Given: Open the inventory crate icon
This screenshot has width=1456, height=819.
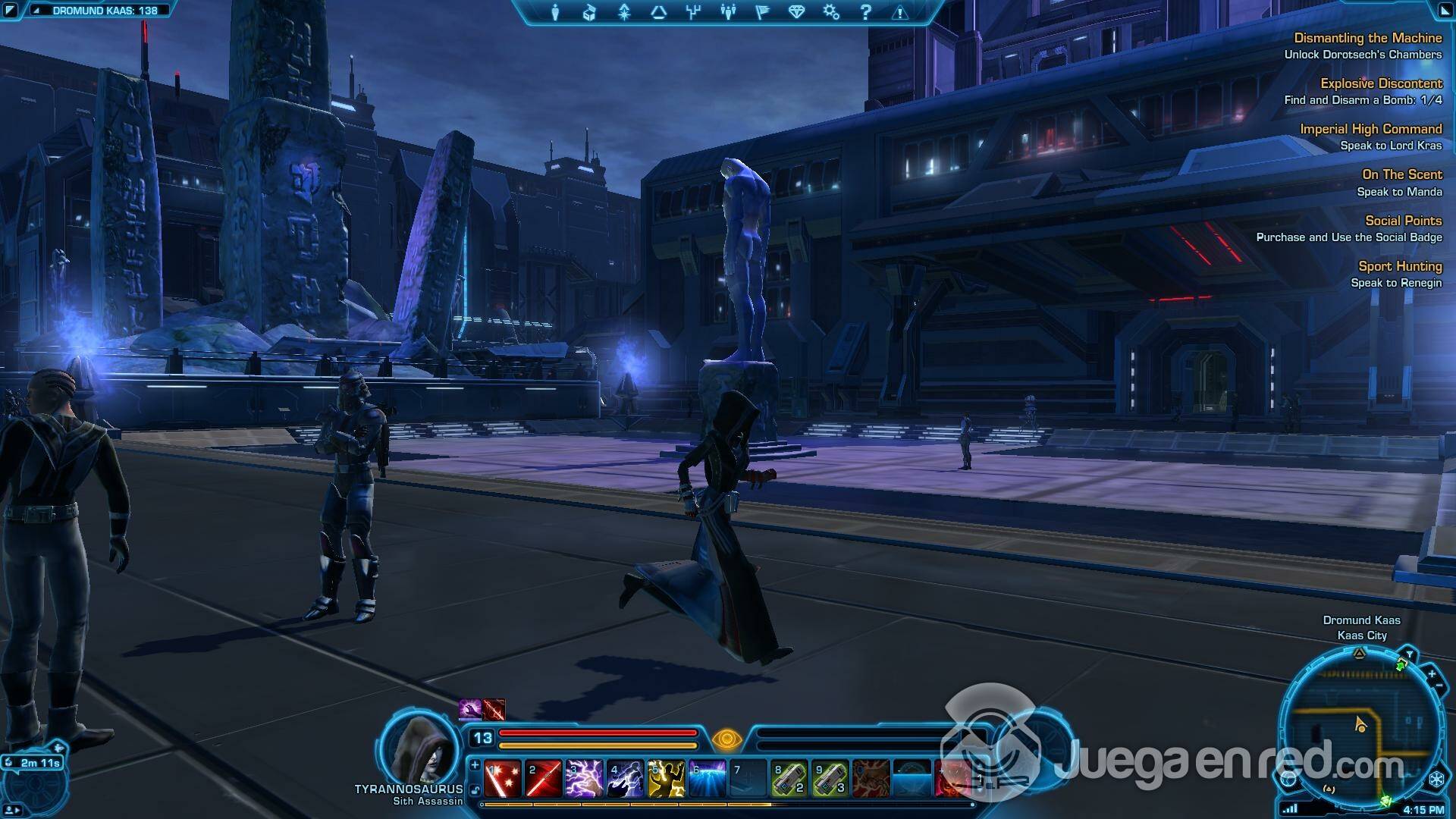Looking at the screenshot, I should click(x=589, y=12).
